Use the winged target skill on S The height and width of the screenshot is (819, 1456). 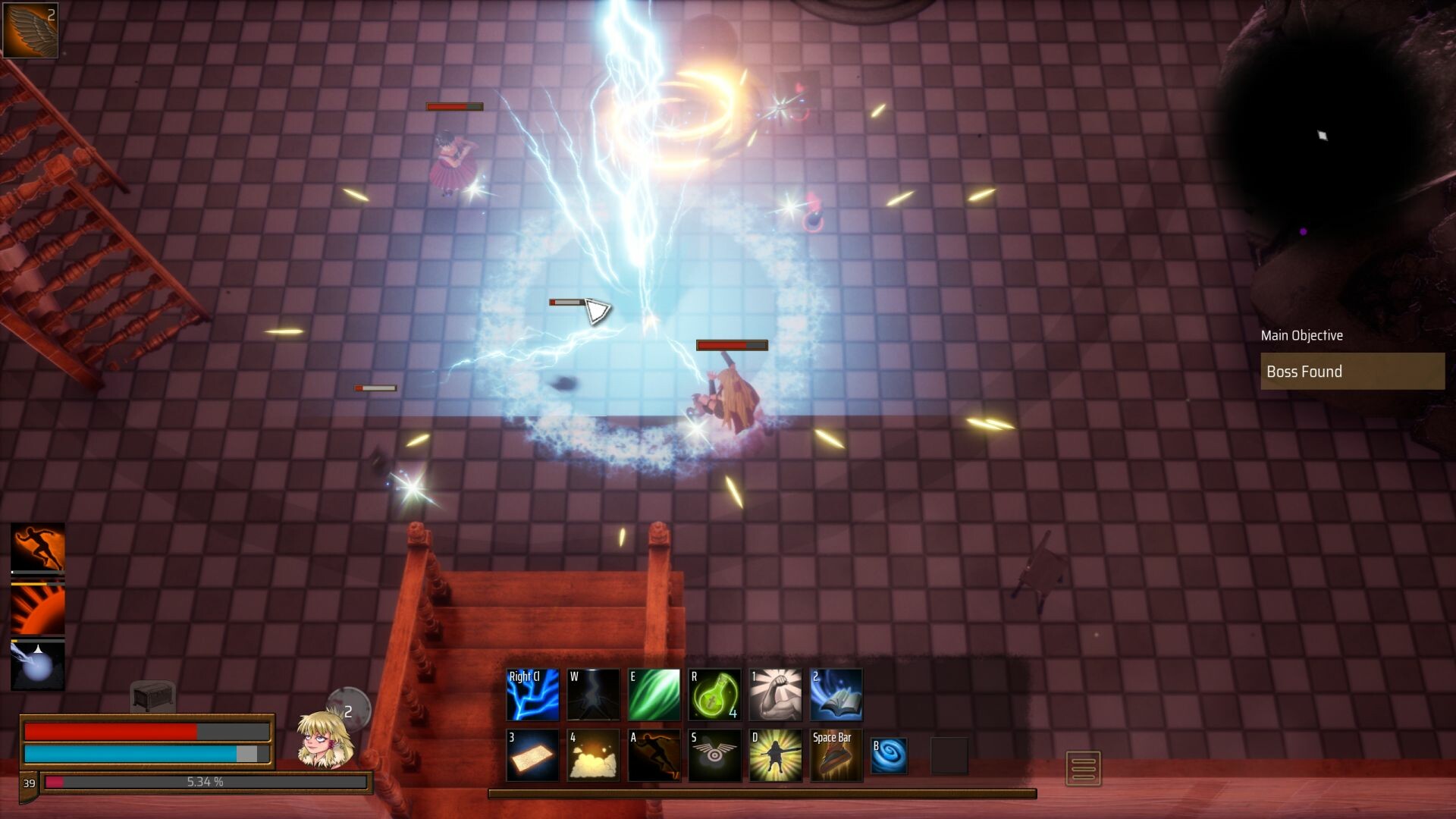(714, 755)
